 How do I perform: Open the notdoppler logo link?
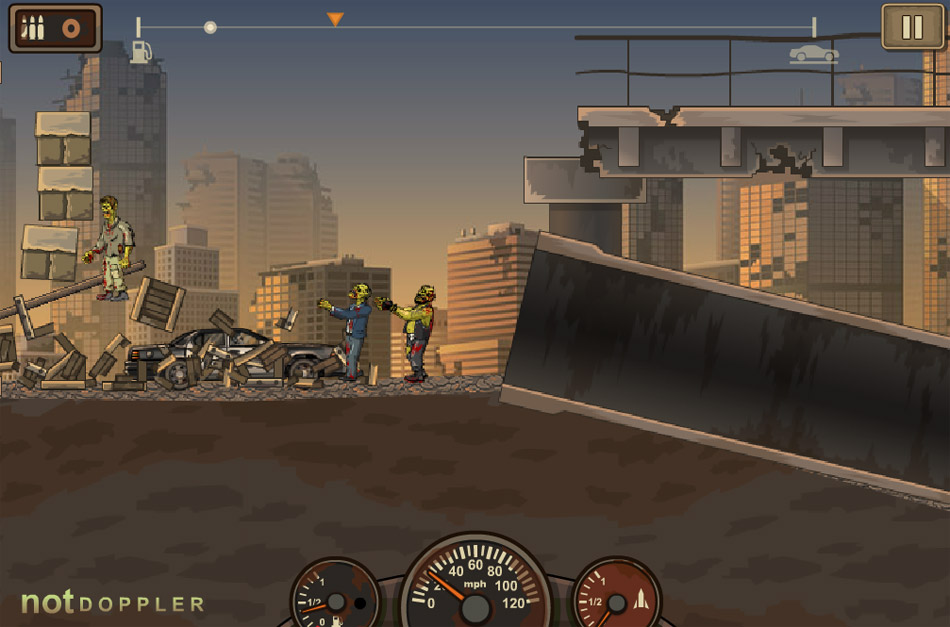point(112,602)
